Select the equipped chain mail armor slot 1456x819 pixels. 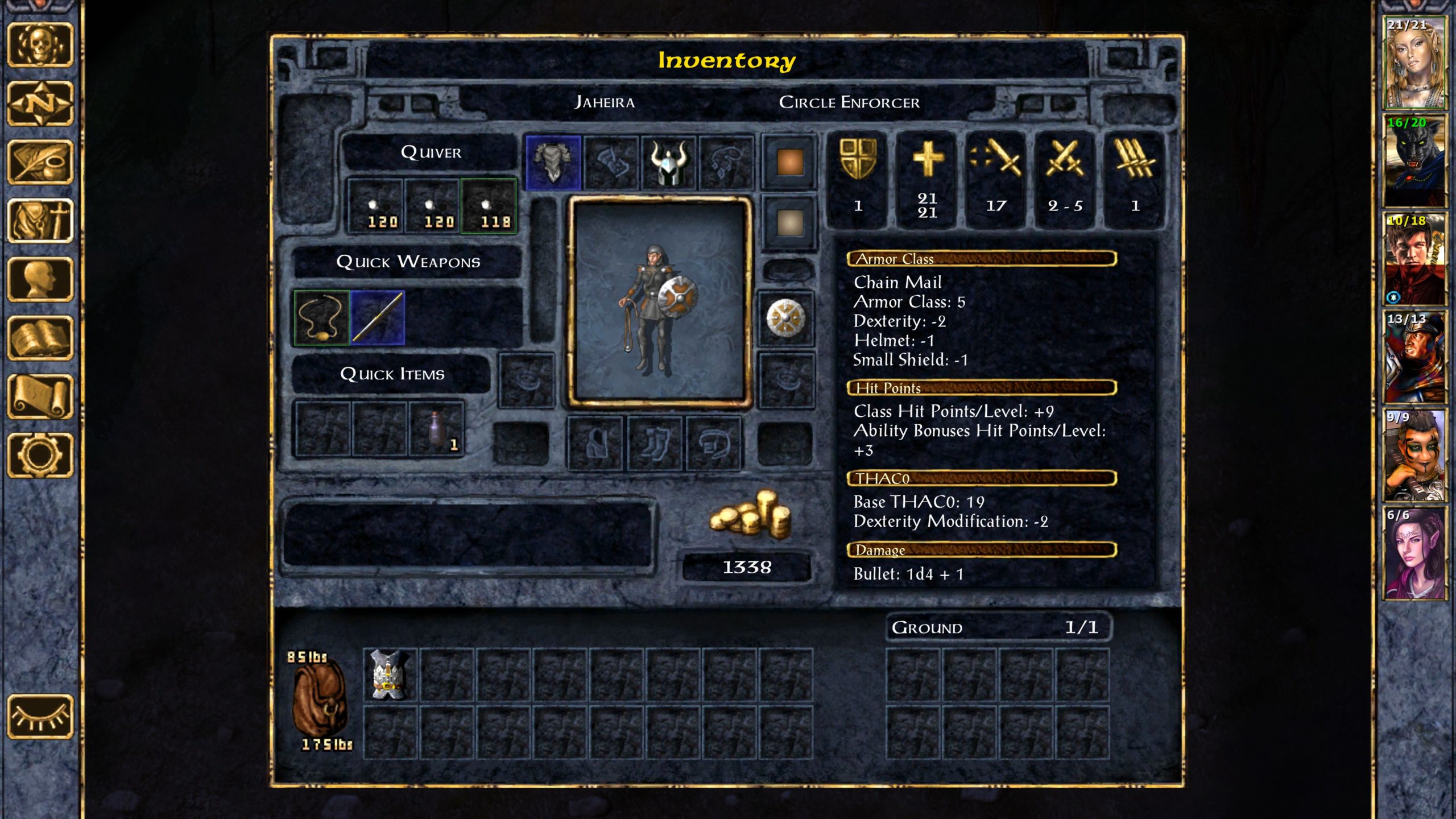pos(553,162)
